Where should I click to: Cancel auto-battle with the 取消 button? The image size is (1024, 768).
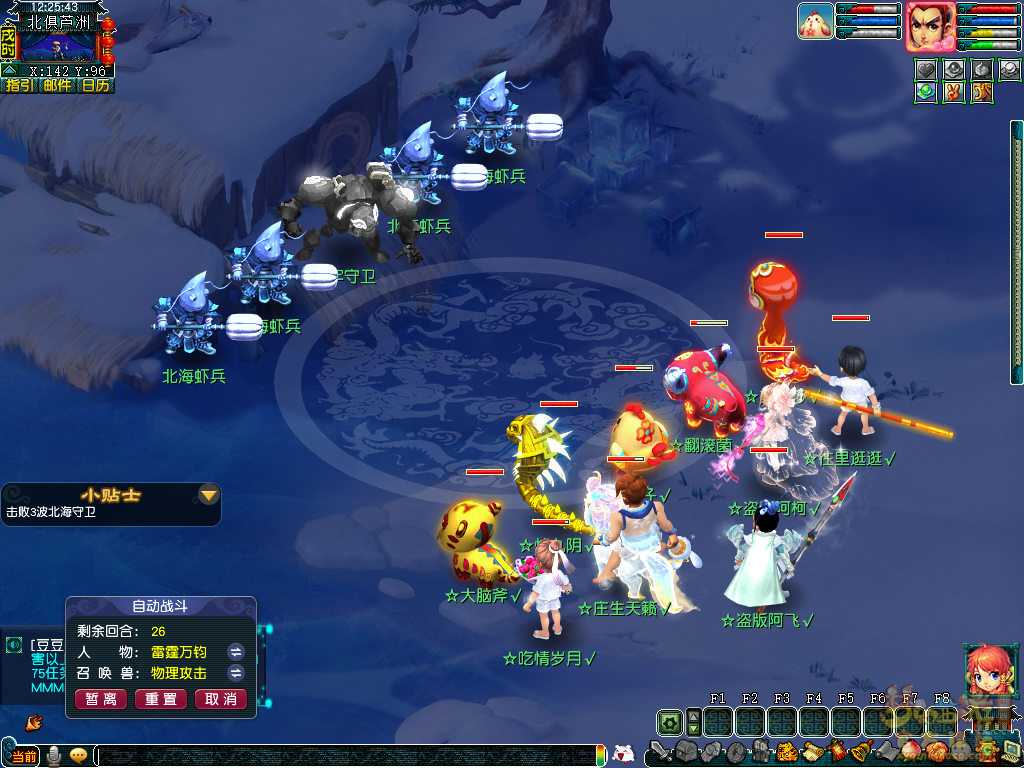[221, 699]
